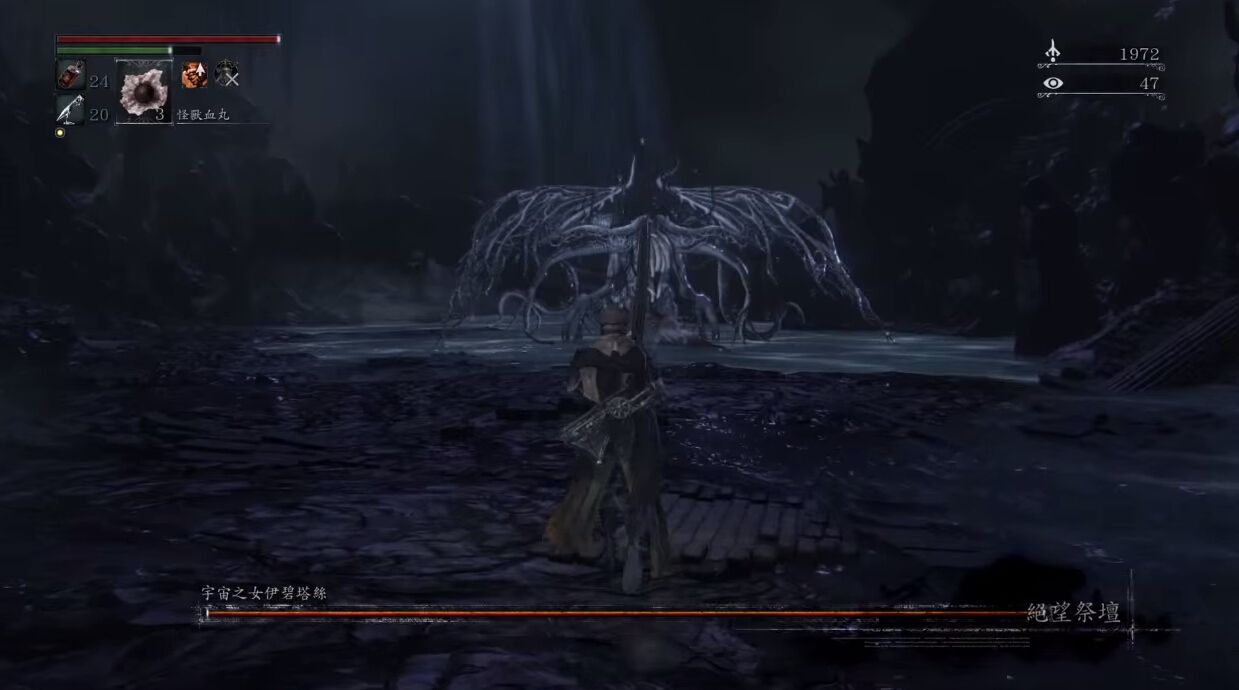Use the Beast Blood Pellet quick item slot
1239x690 pixels.
144,92
